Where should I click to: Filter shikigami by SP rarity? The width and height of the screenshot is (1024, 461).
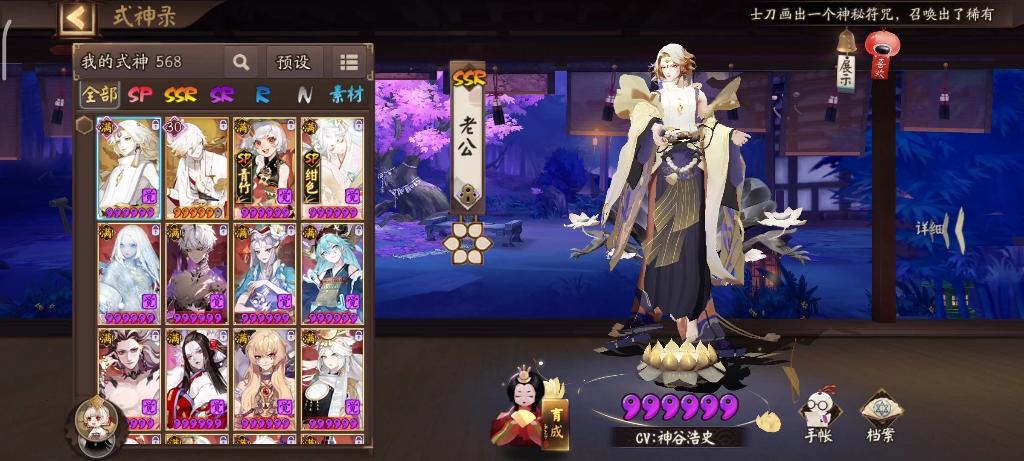click(139, 95)
